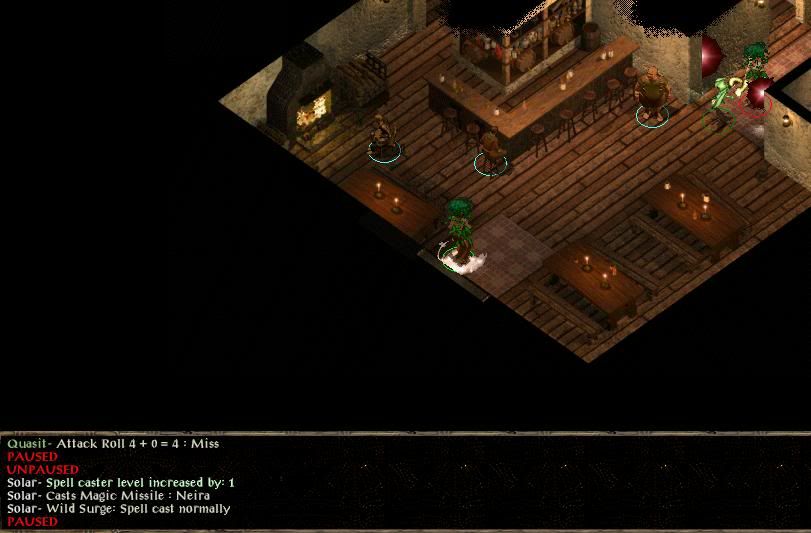This screenshot has height=533, width=811.
Task: Select the large cyan-circled patron by the bar
Action: pos(651,96)
